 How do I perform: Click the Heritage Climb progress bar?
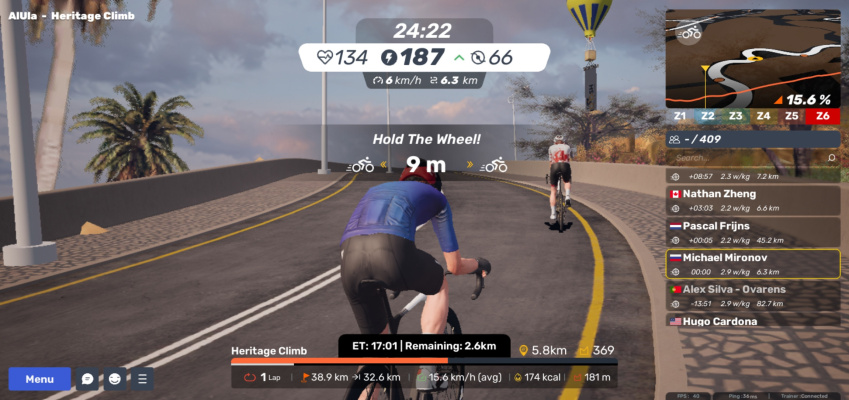[x=424, y=361]
